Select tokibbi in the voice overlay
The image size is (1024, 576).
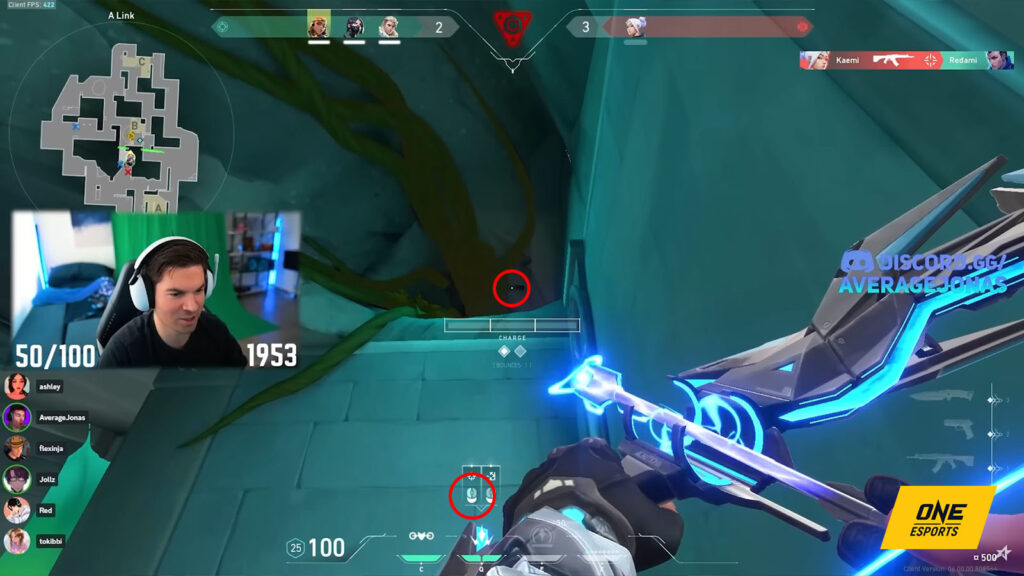(x=17, y=541)
